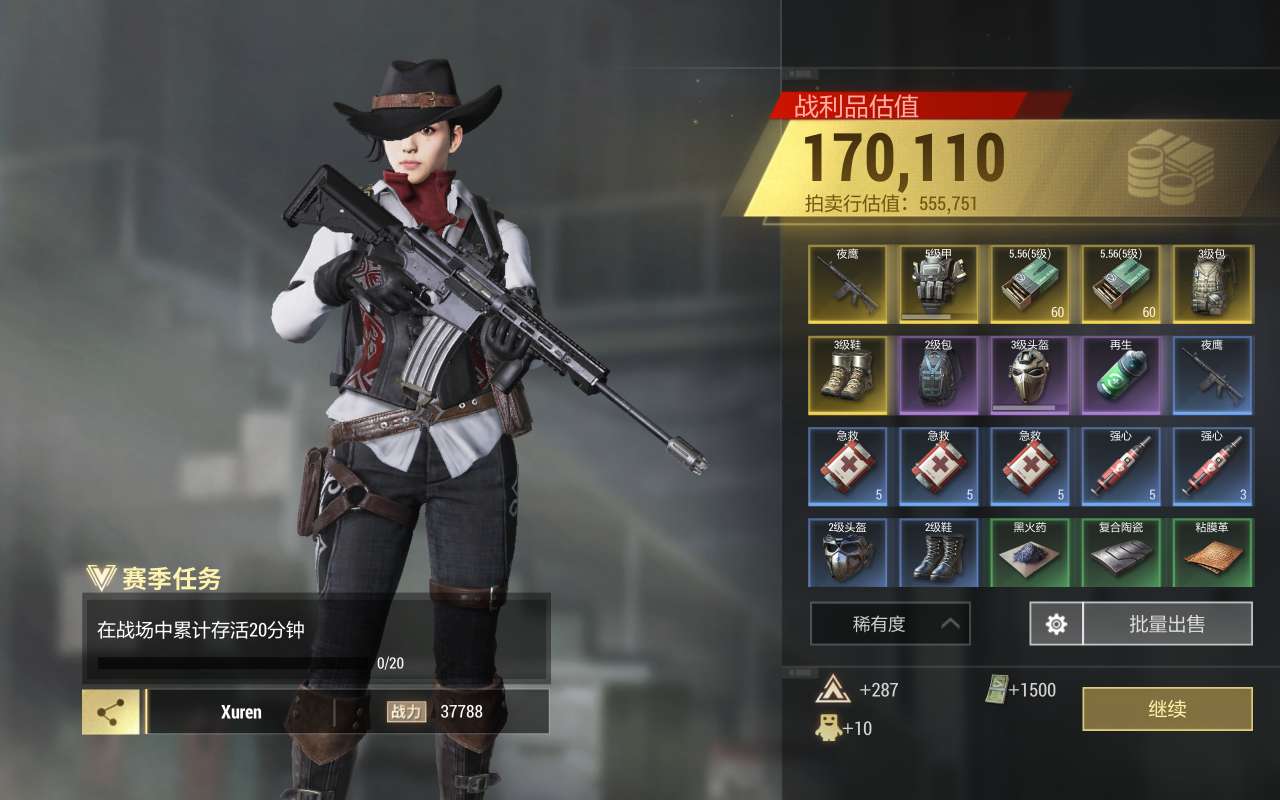View the Xuren player name card
Image resolution: width=1280 pixels, height=800 pixels.
[241, 712]
